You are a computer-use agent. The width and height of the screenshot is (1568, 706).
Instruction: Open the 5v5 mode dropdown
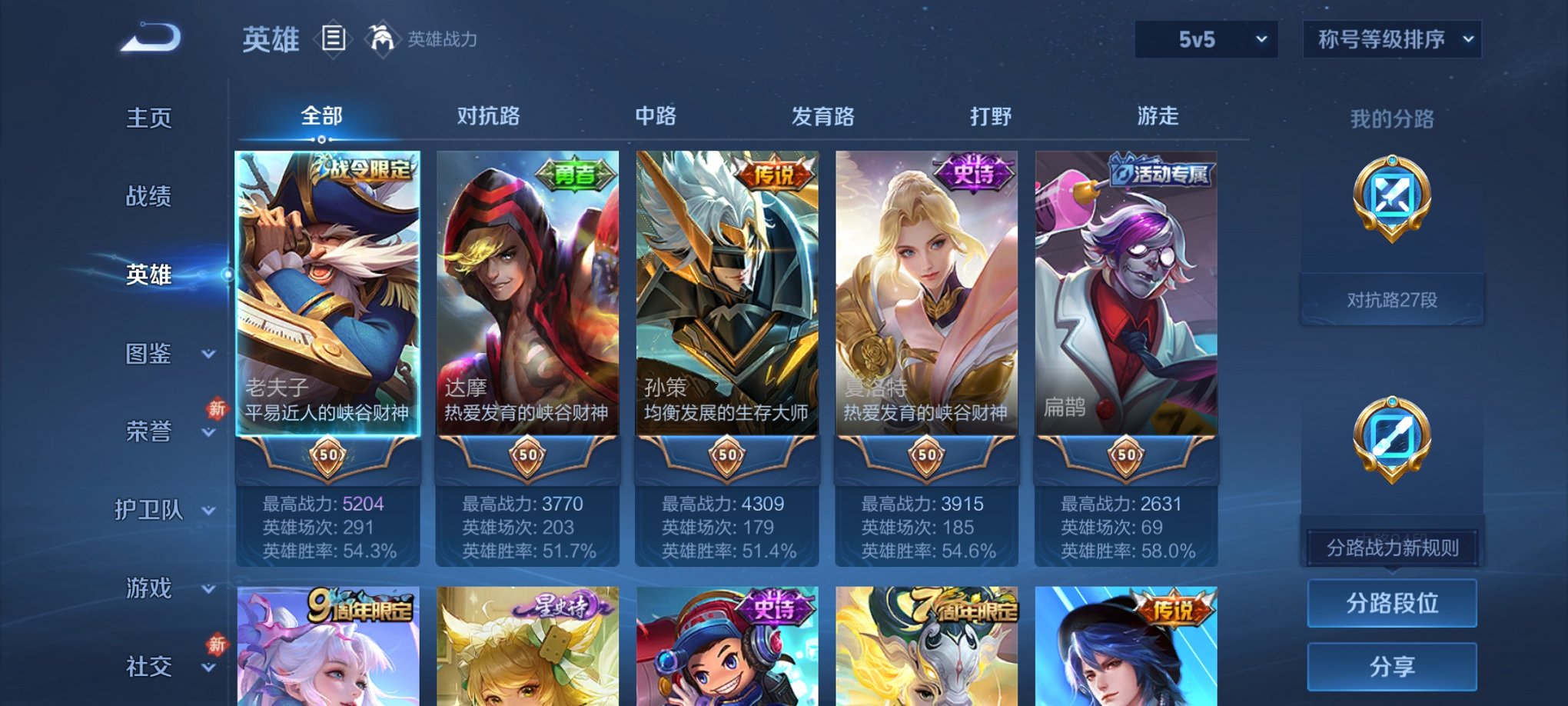(x=1204, y=38)
